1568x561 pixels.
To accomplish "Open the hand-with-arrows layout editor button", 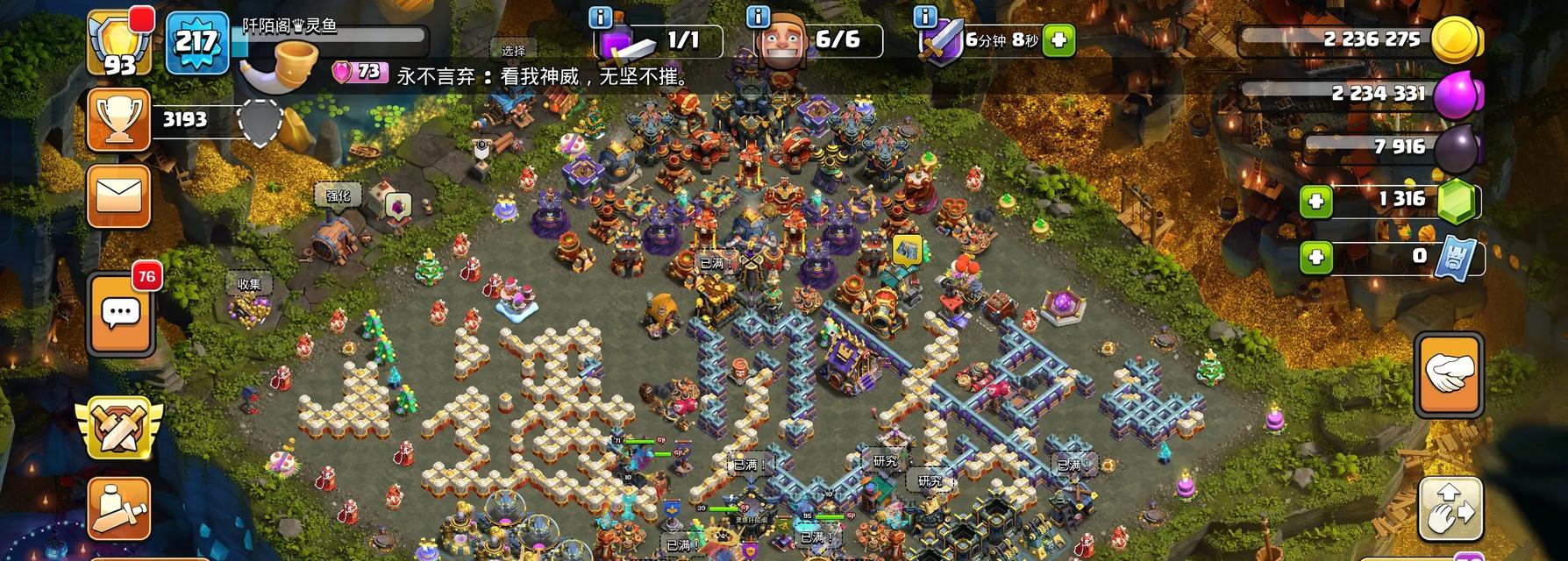I will point(1450,510).
